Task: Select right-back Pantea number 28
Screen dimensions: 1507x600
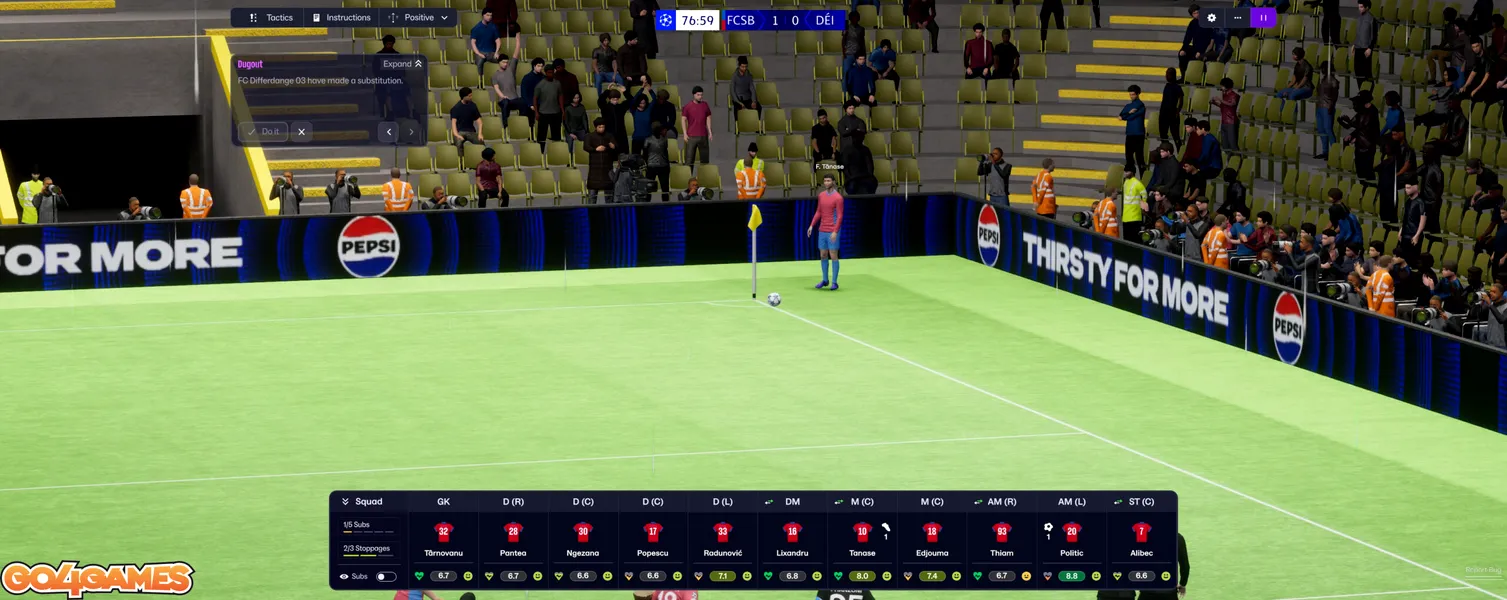Action: [x=513, y=532]
